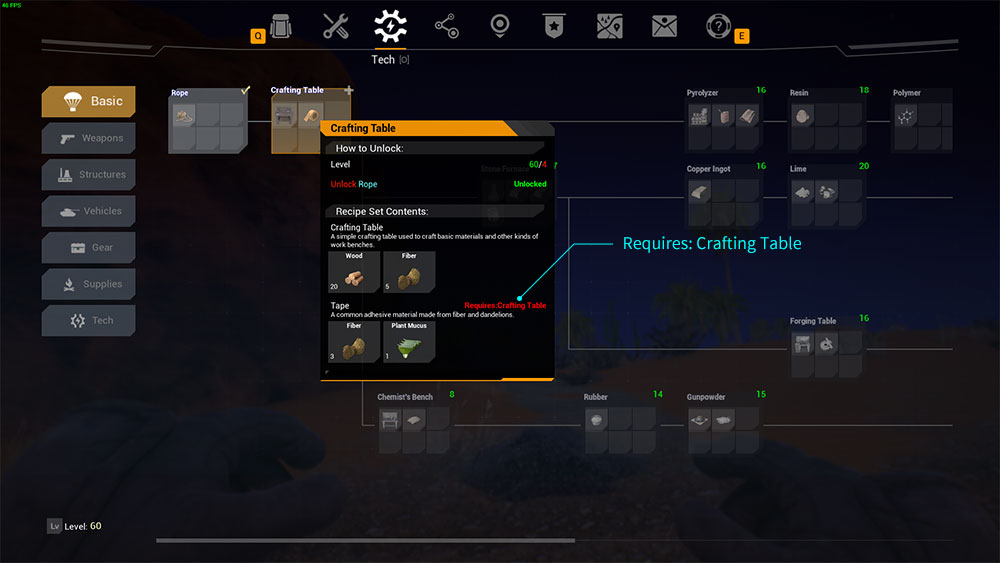Image resolution: width=1000 pixels, height=563 pixels.
Task: Switch to the Weapons category
Action: pyautogui.click(x=88, y=138)
